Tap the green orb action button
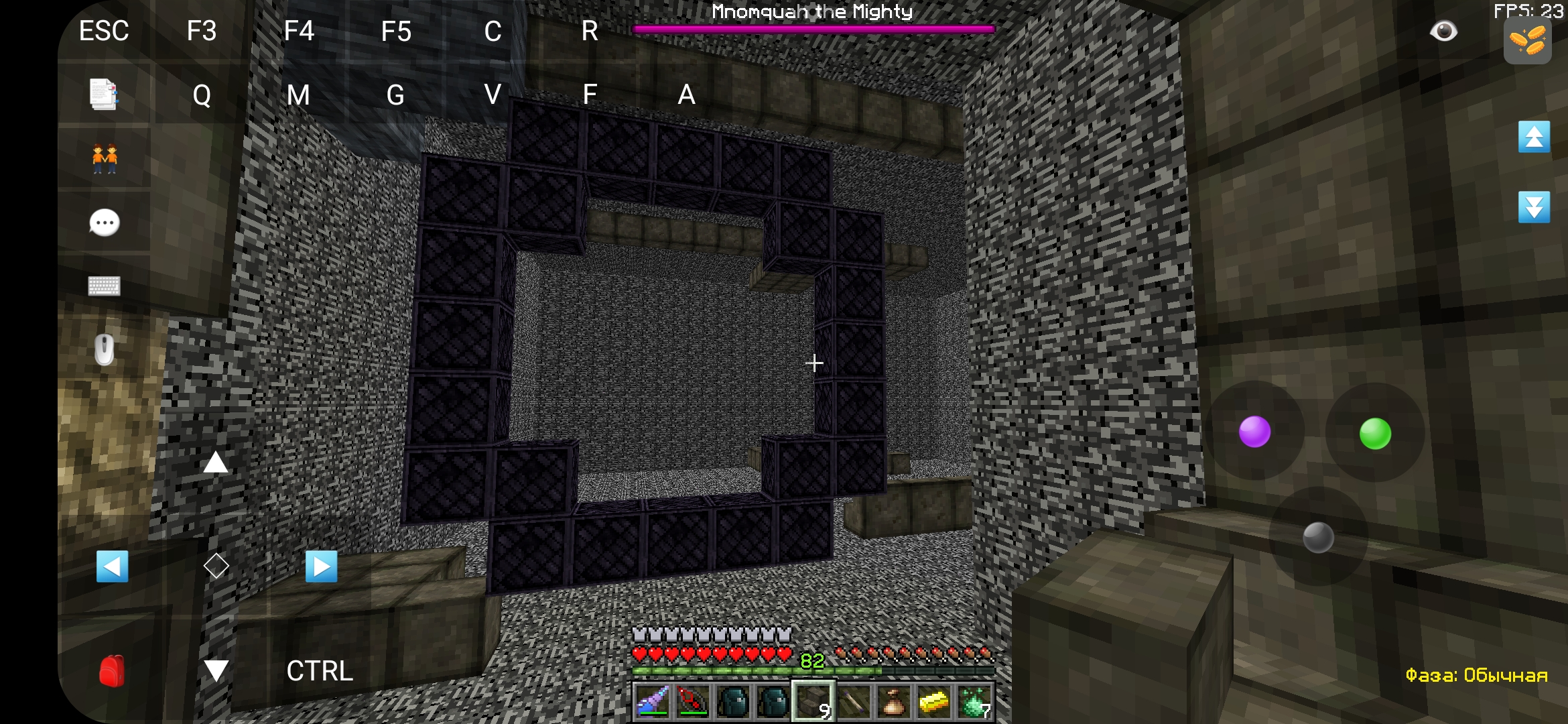Viewport: 1568px width, 724px height. [1375, 433]
